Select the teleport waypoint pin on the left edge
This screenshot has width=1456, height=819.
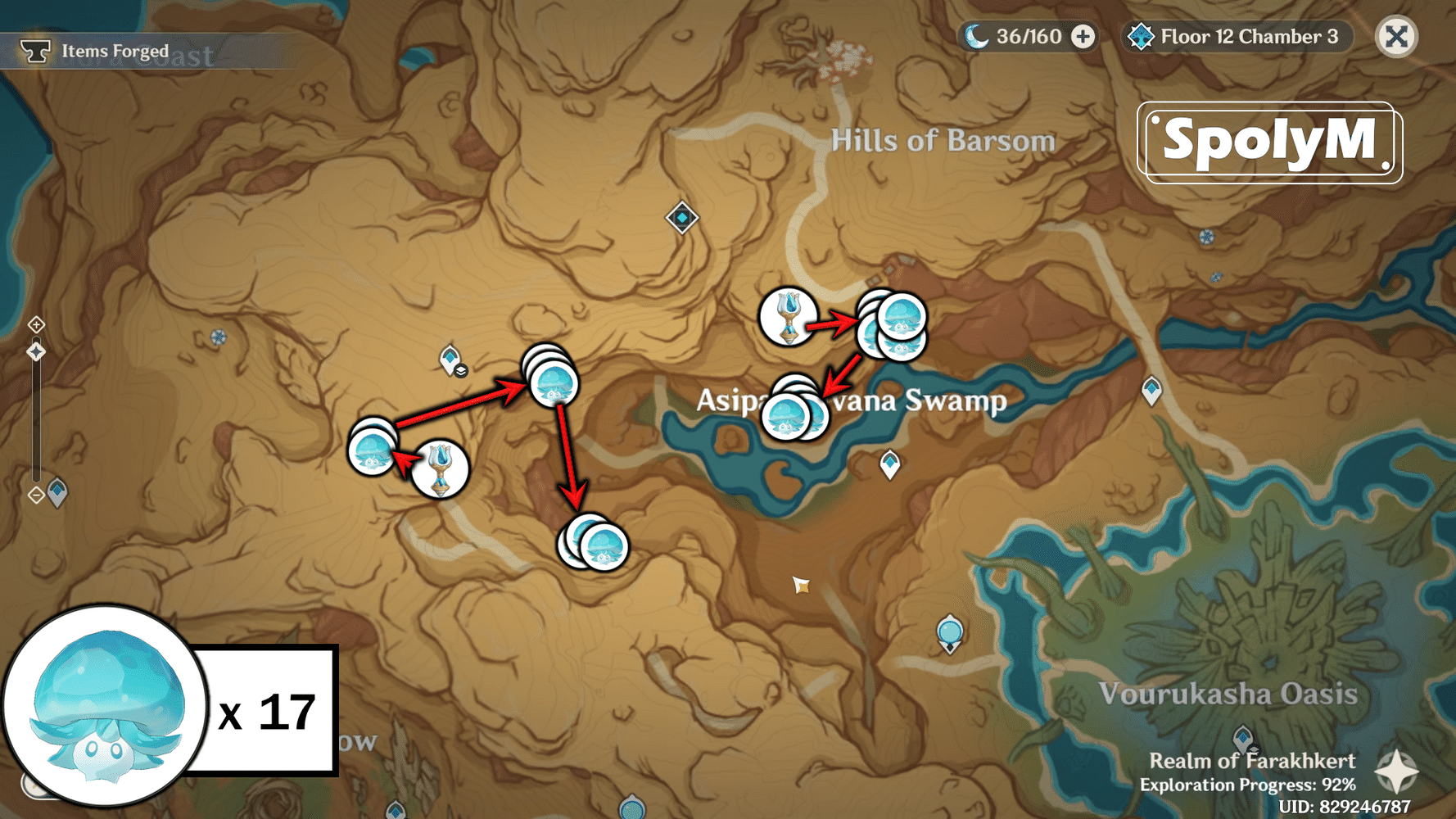tap(56, 490)
